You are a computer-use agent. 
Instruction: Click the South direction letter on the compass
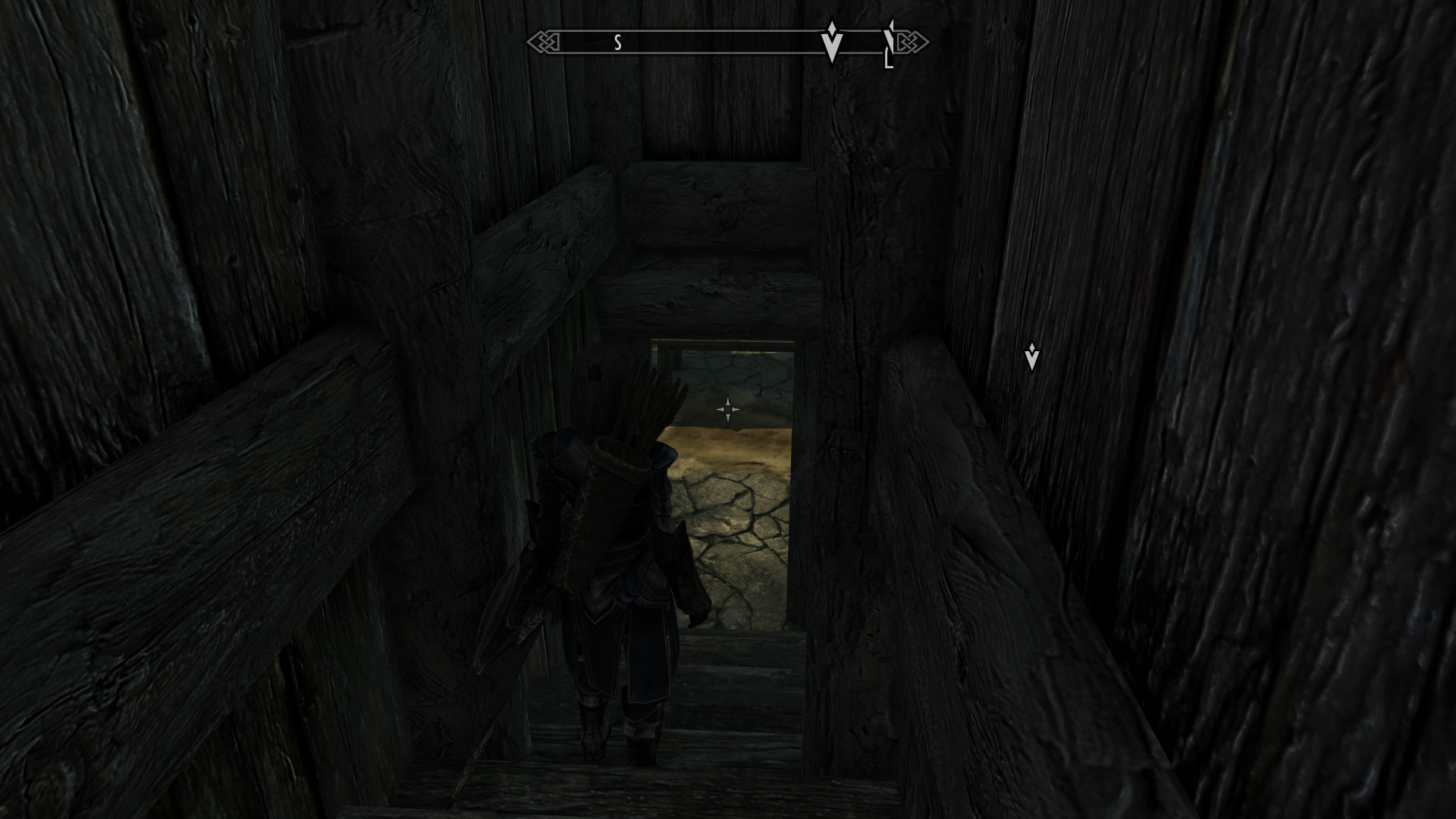tap(617, 41)
